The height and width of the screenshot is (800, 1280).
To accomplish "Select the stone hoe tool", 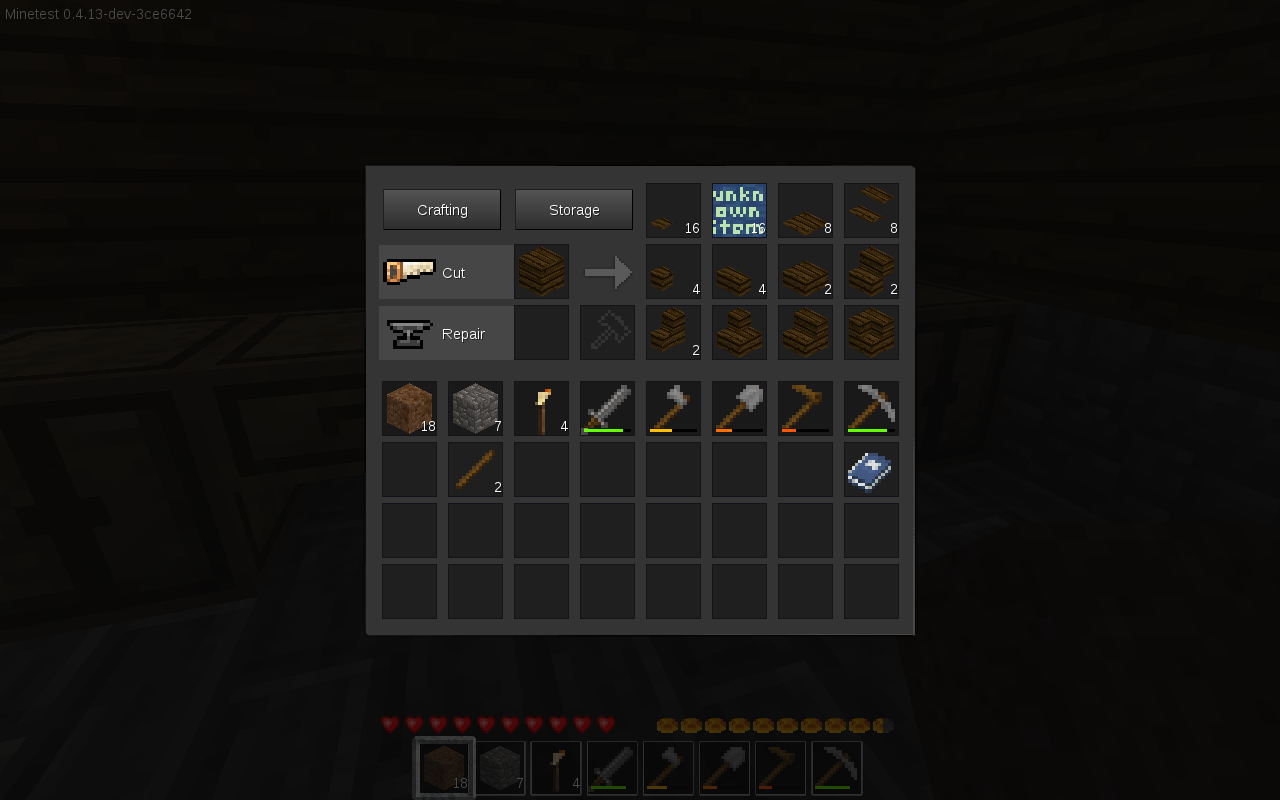I will coord(805,408).
